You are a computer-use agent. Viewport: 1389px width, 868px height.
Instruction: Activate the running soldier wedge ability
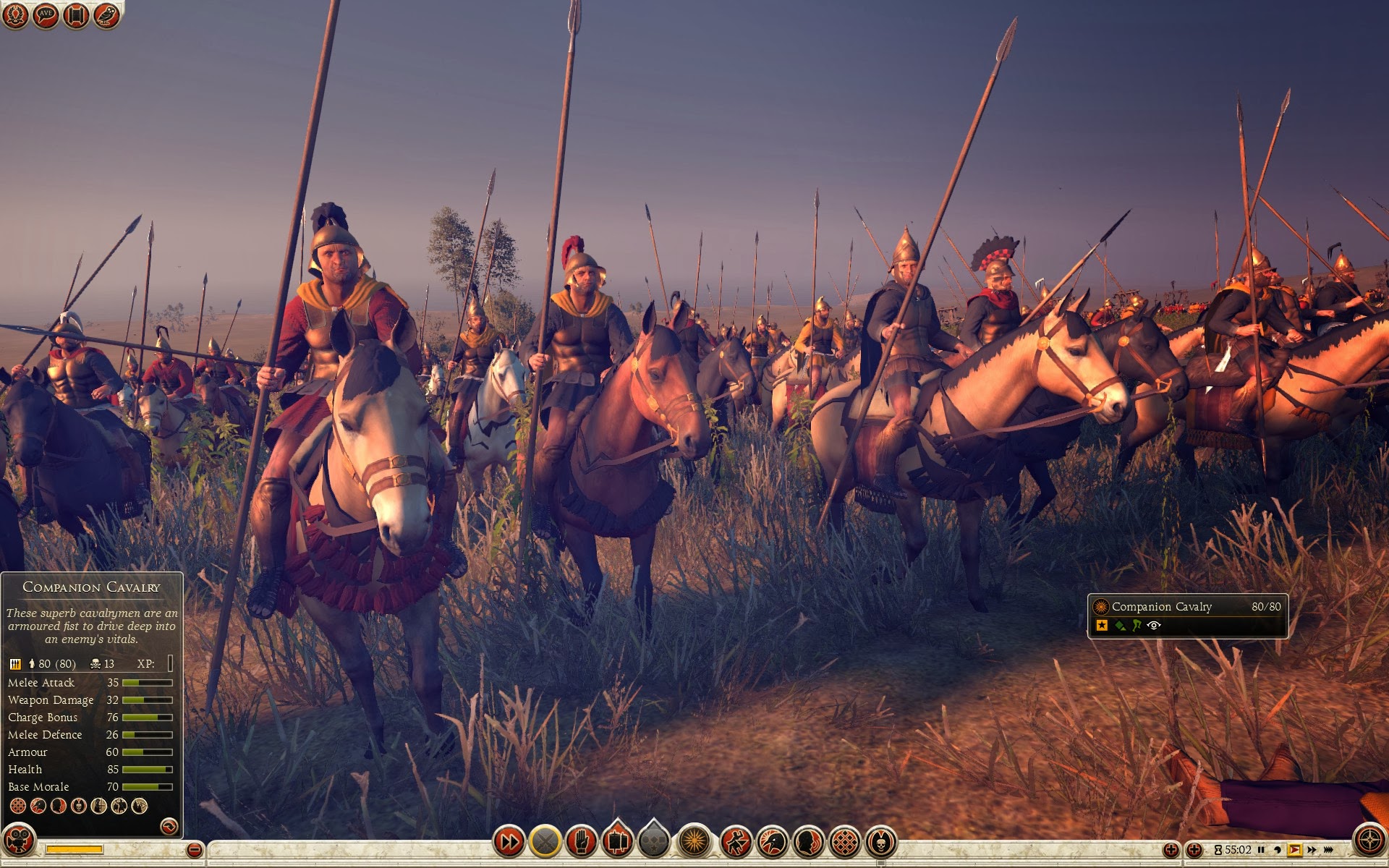click(736, 841)
